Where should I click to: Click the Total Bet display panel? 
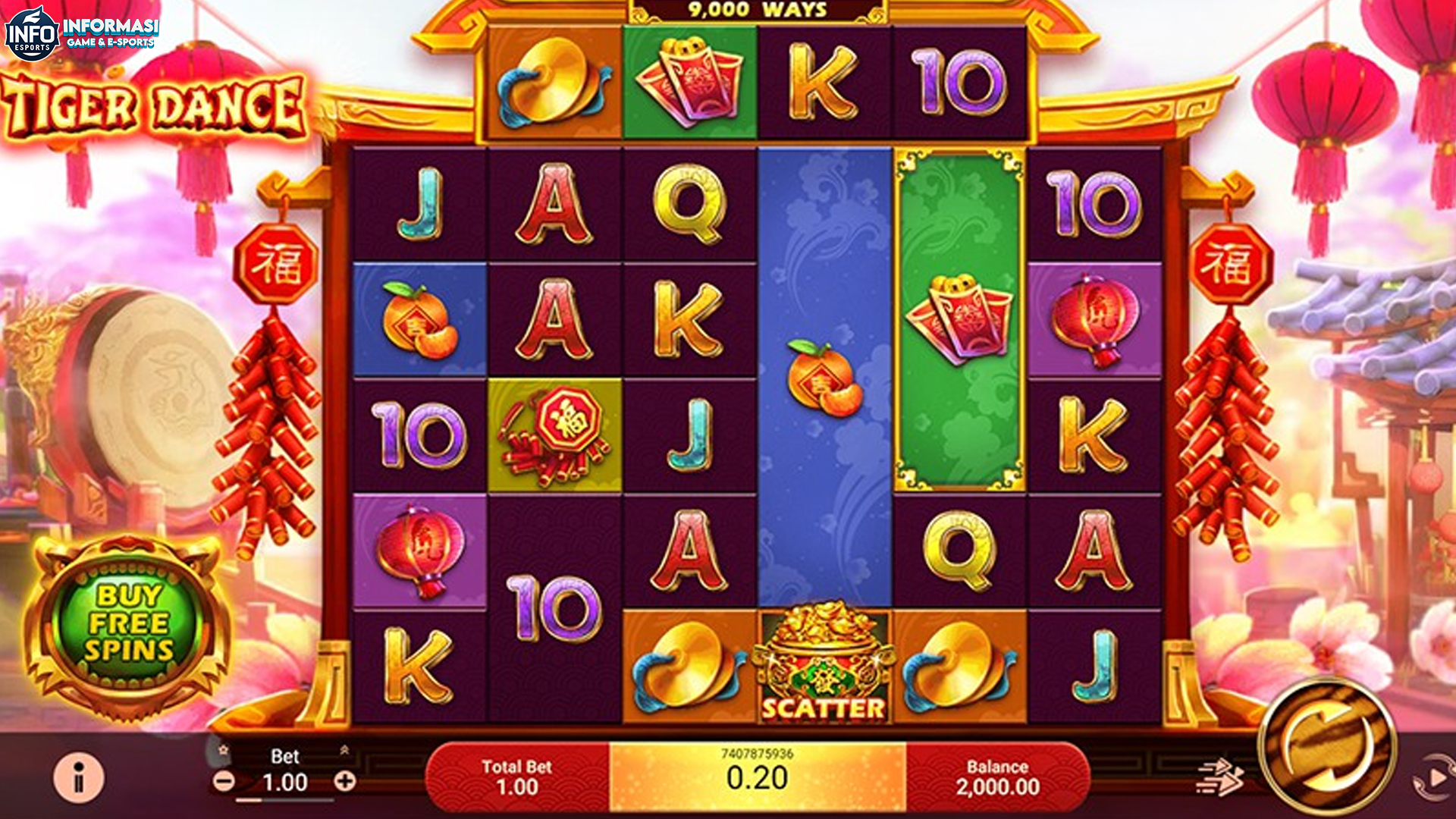[x=519, y=768]
